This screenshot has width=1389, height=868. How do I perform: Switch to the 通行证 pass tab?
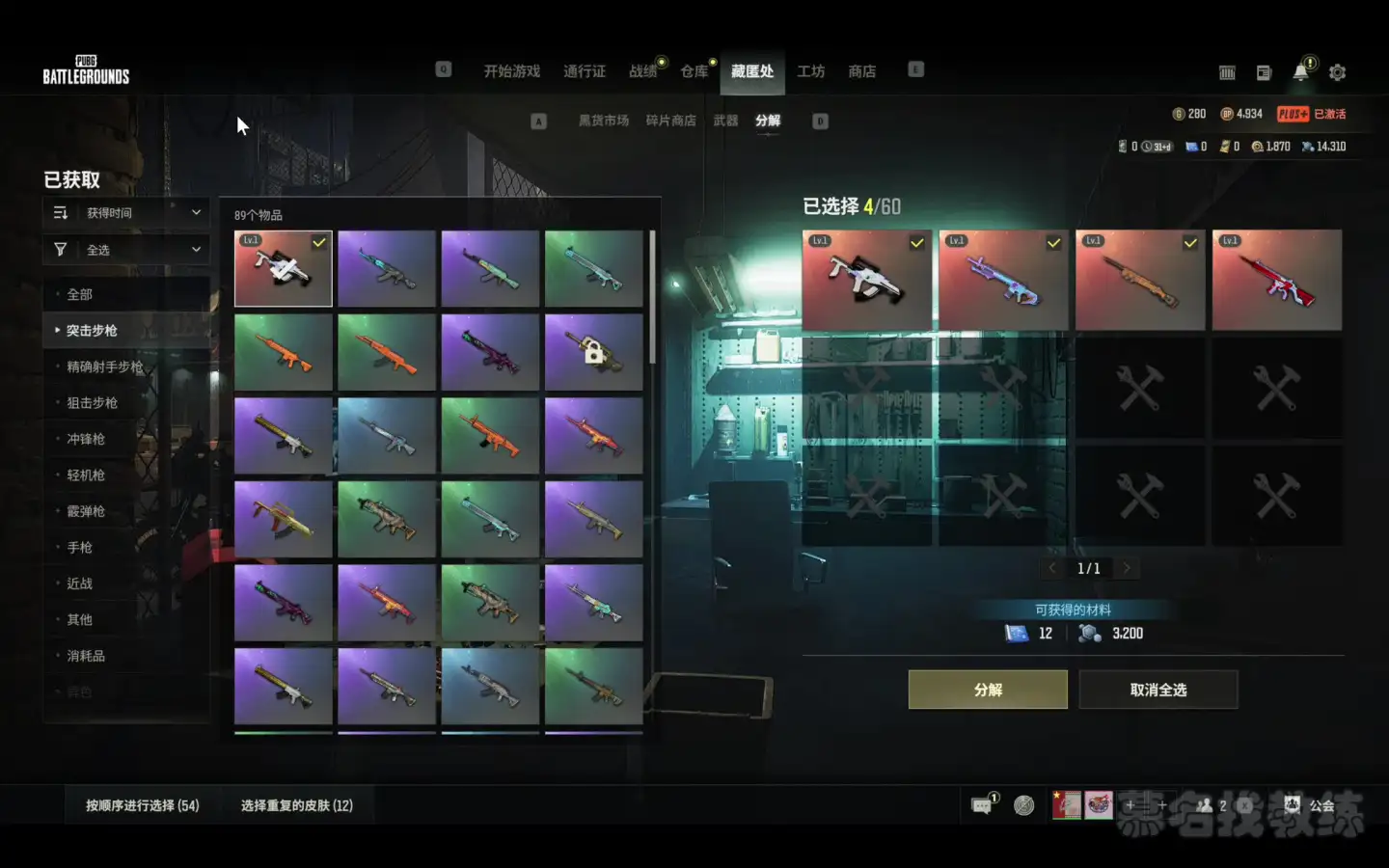tap(585, 71)
